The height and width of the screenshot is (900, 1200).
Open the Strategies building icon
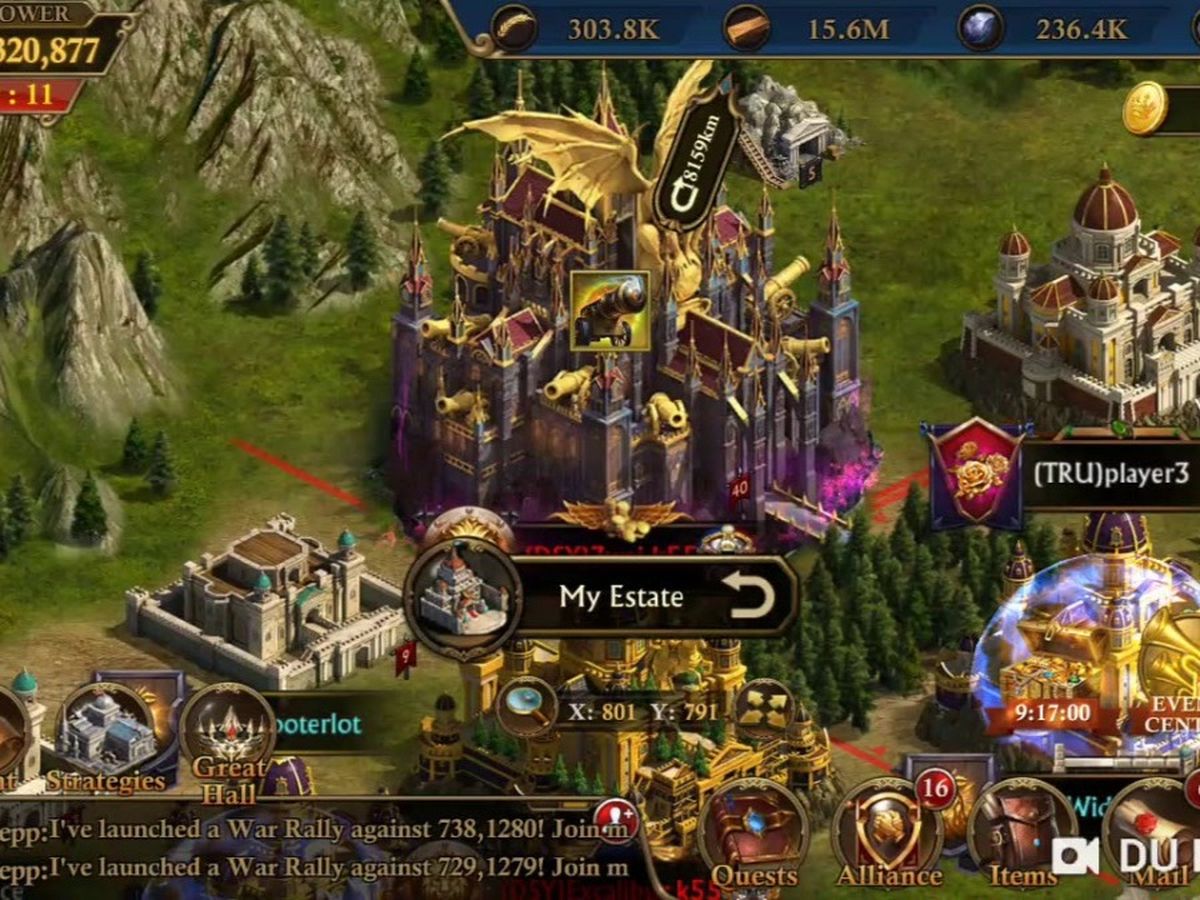coord(105,740)
